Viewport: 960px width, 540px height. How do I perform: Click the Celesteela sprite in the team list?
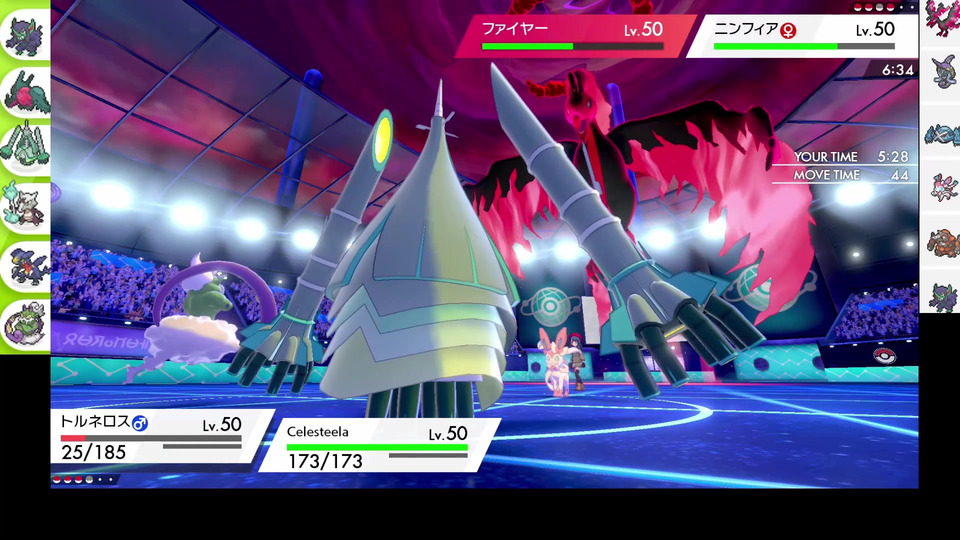tap(25, 150)
